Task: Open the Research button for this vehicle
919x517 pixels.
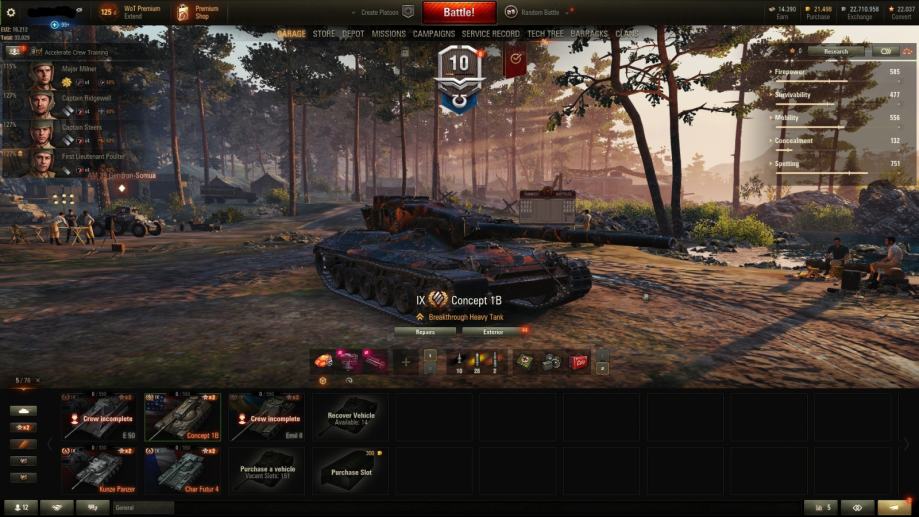Action: tap(836, 51)
